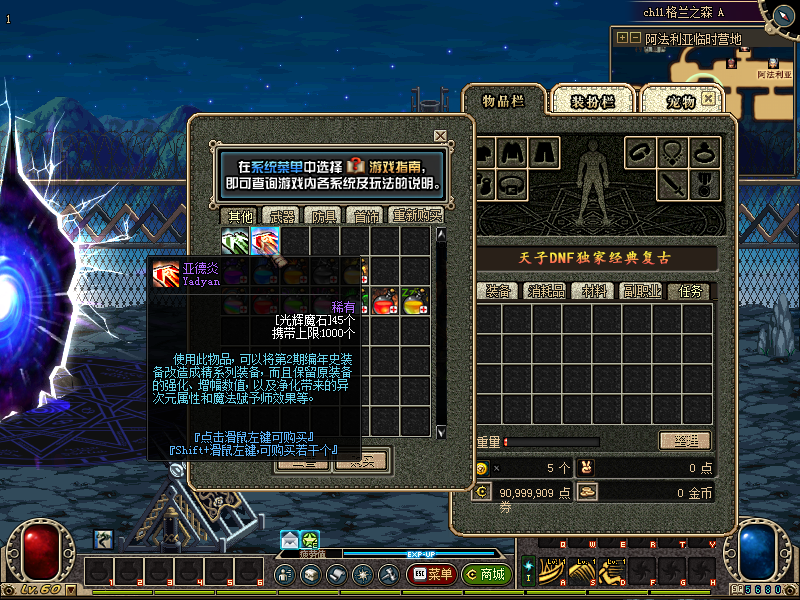Show the 防具 shop category
Viewport: 800px width, 600px height.
[x=324, y=216]
